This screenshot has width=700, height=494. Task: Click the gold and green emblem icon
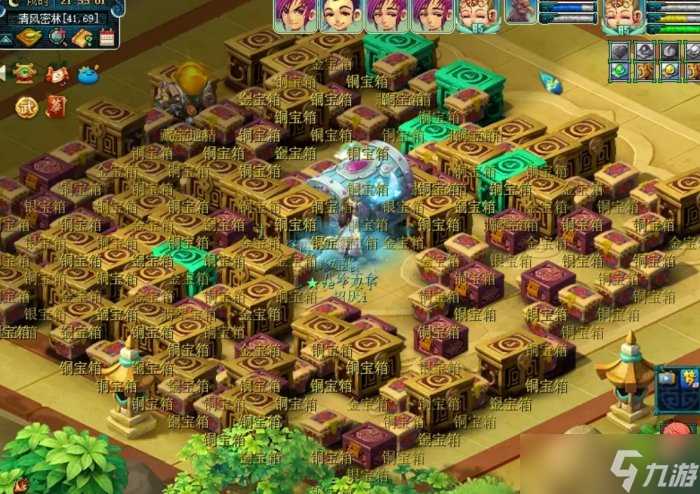[25, 73]
